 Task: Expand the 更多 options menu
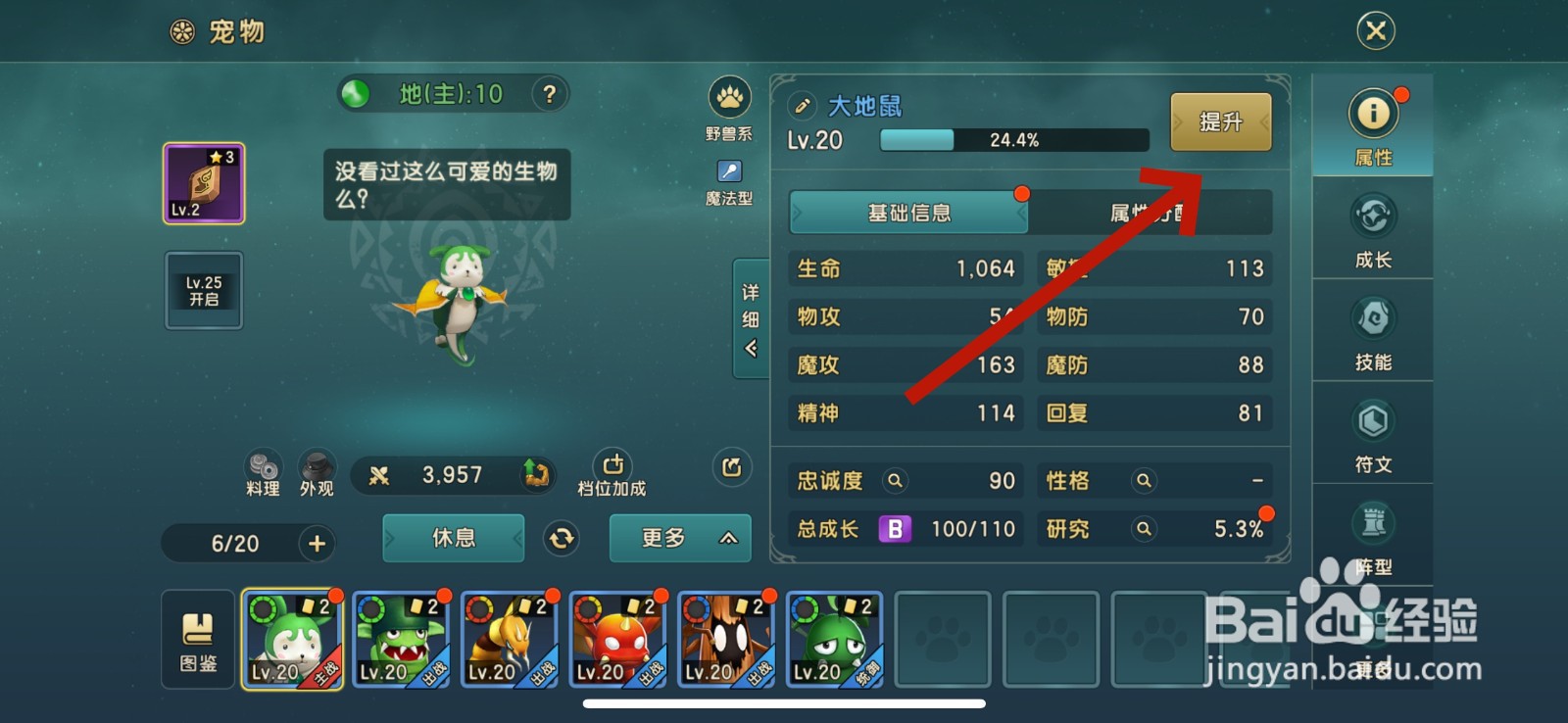point(679,538)
